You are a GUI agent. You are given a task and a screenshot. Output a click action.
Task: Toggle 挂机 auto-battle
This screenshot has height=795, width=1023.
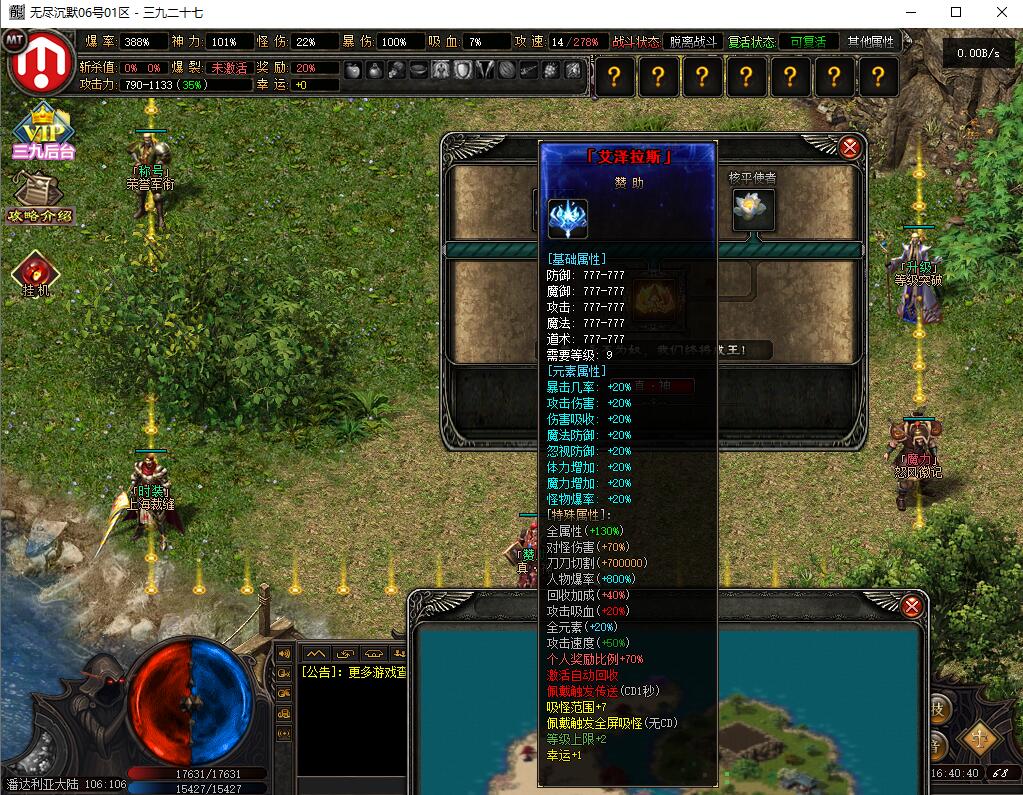pos(36,274)
